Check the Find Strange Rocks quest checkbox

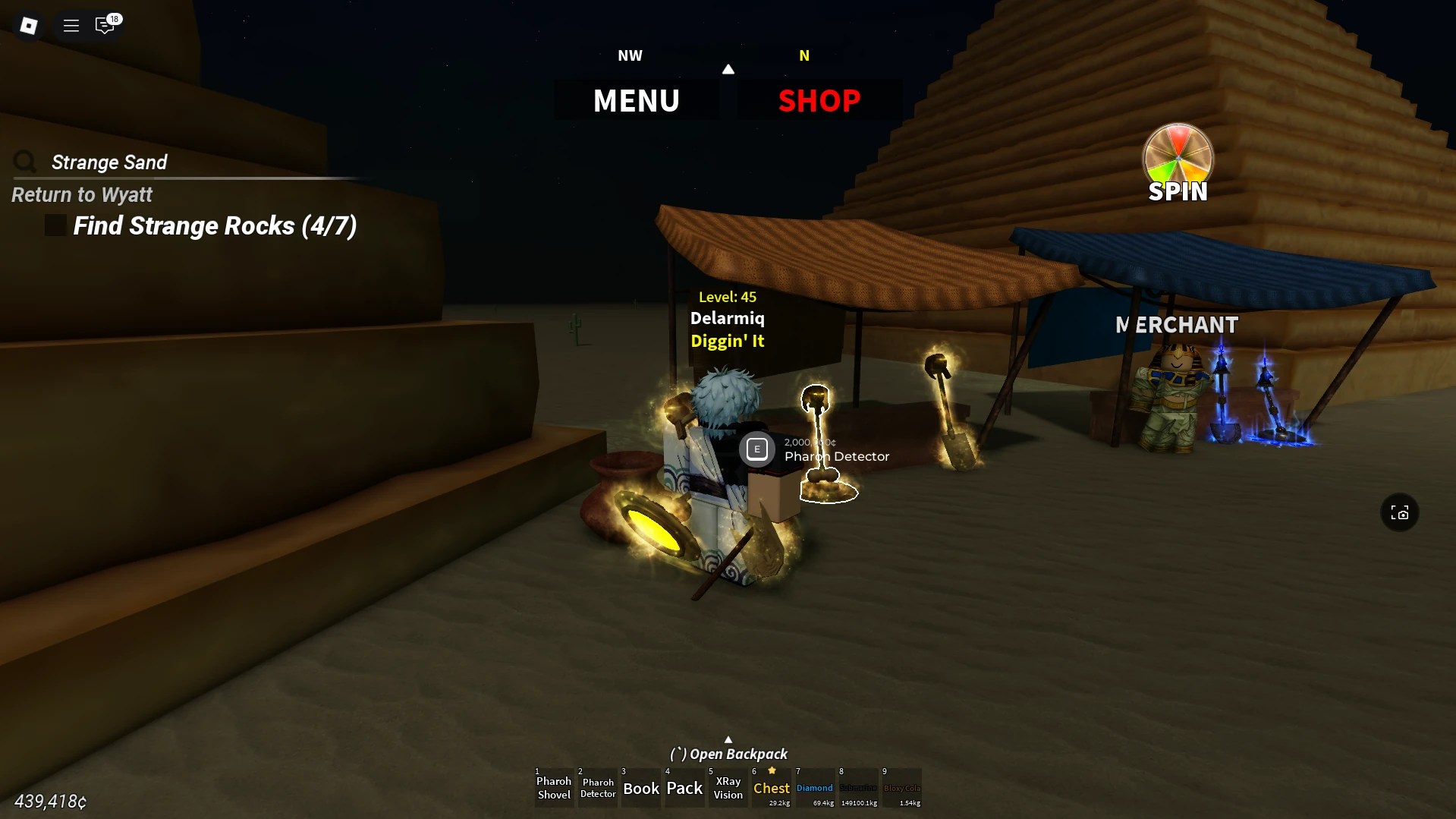[x=55, y=225]
